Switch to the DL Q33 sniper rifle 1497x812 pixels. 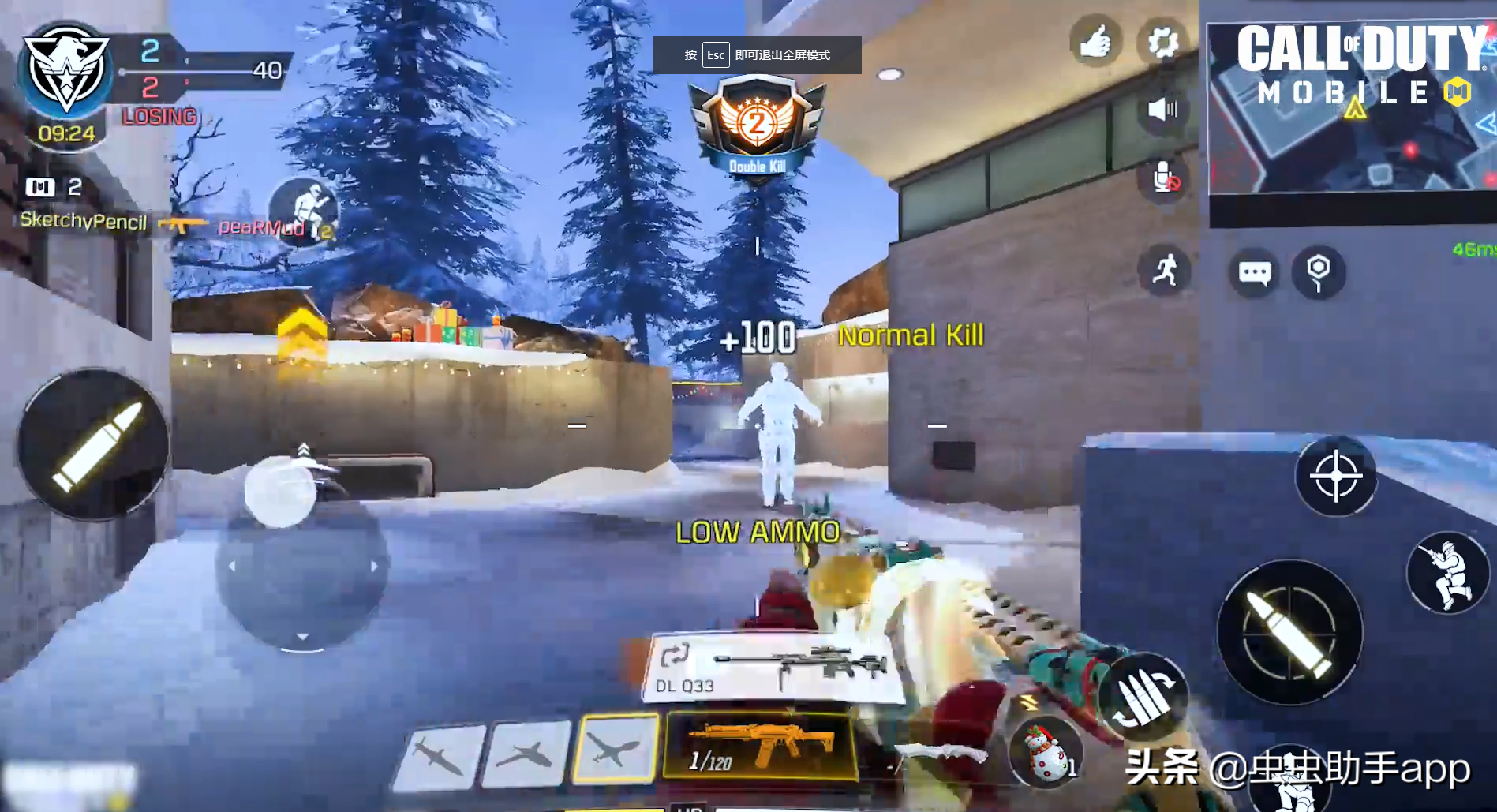pos(773,669)
